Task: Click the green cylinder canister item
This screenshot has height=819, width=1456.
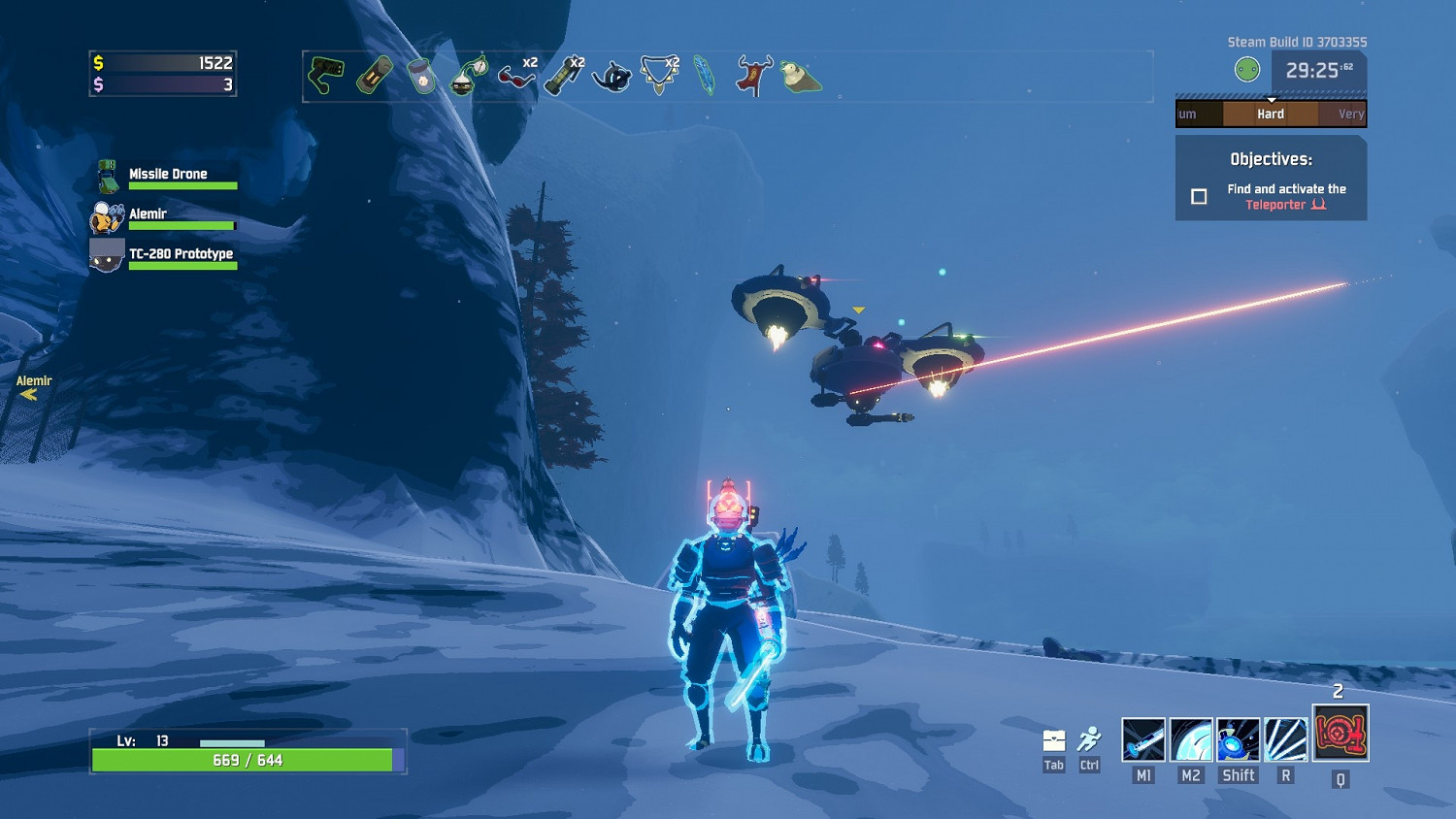Action: [x=375, y=76]
